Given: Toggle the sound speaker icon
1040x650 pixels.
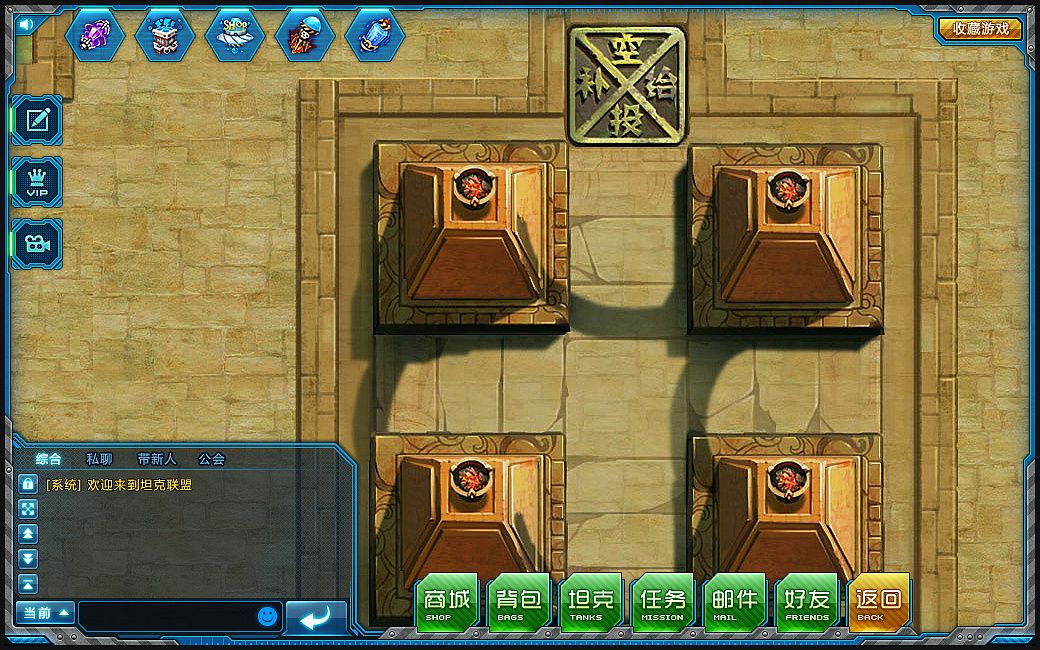Looking at the screenshot, I should 25,23.
